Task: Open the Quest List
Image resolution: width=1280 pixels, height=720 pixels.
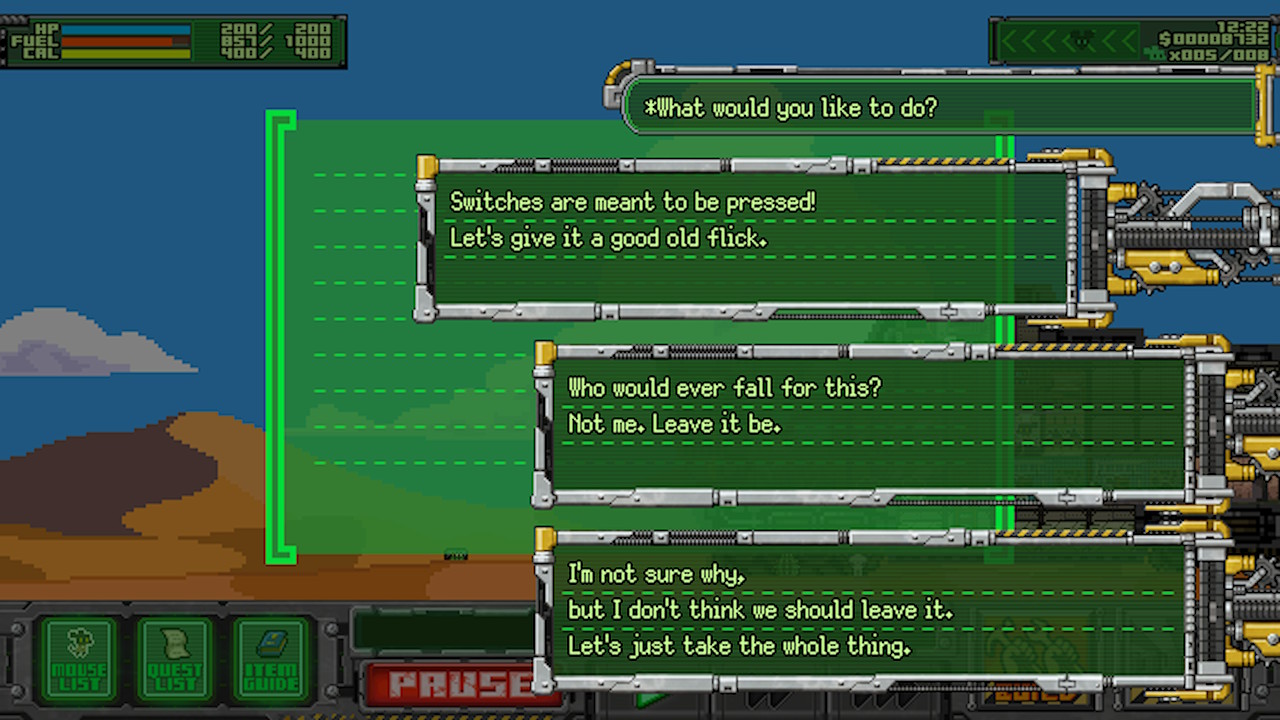Action: [175, 658]
